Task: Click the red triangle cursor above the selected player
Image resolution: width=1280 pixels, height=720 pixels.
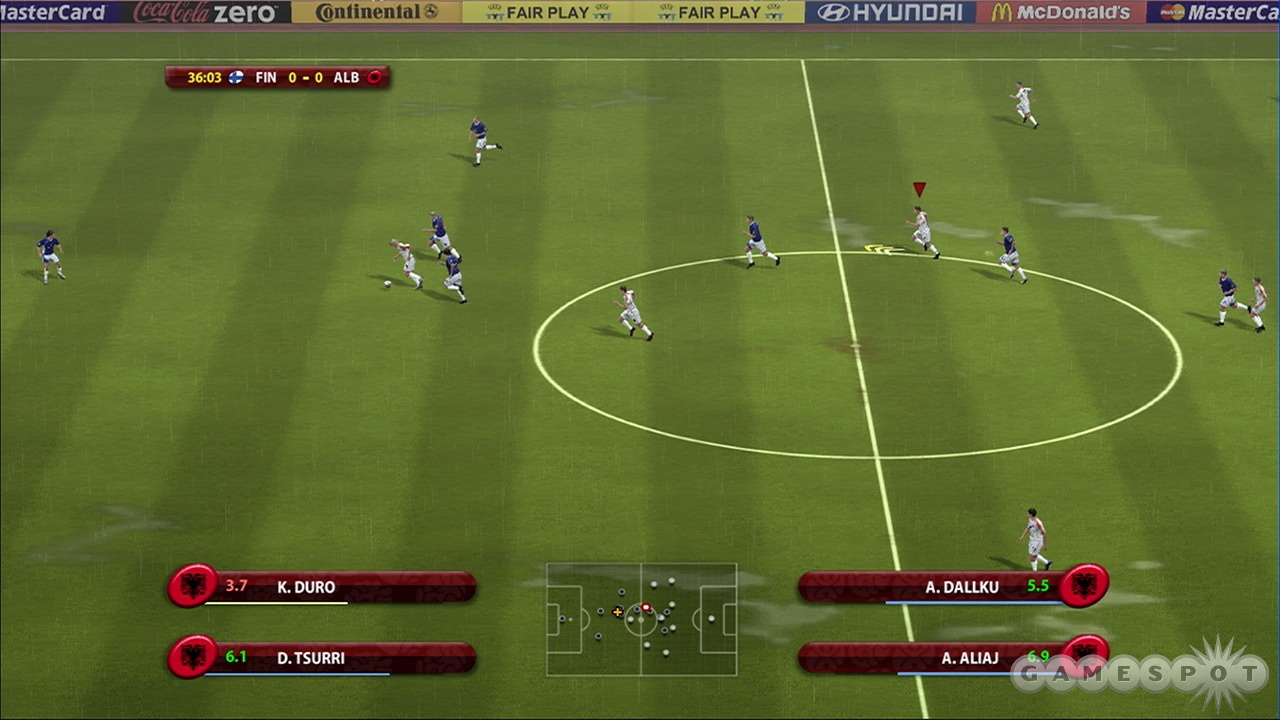Action: point(919,188)
